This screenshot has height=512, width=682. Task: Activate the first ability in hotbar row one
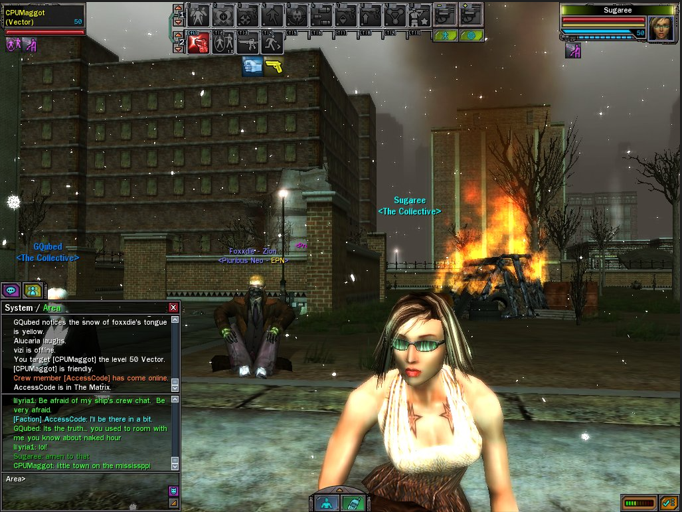tap(199, 15)
